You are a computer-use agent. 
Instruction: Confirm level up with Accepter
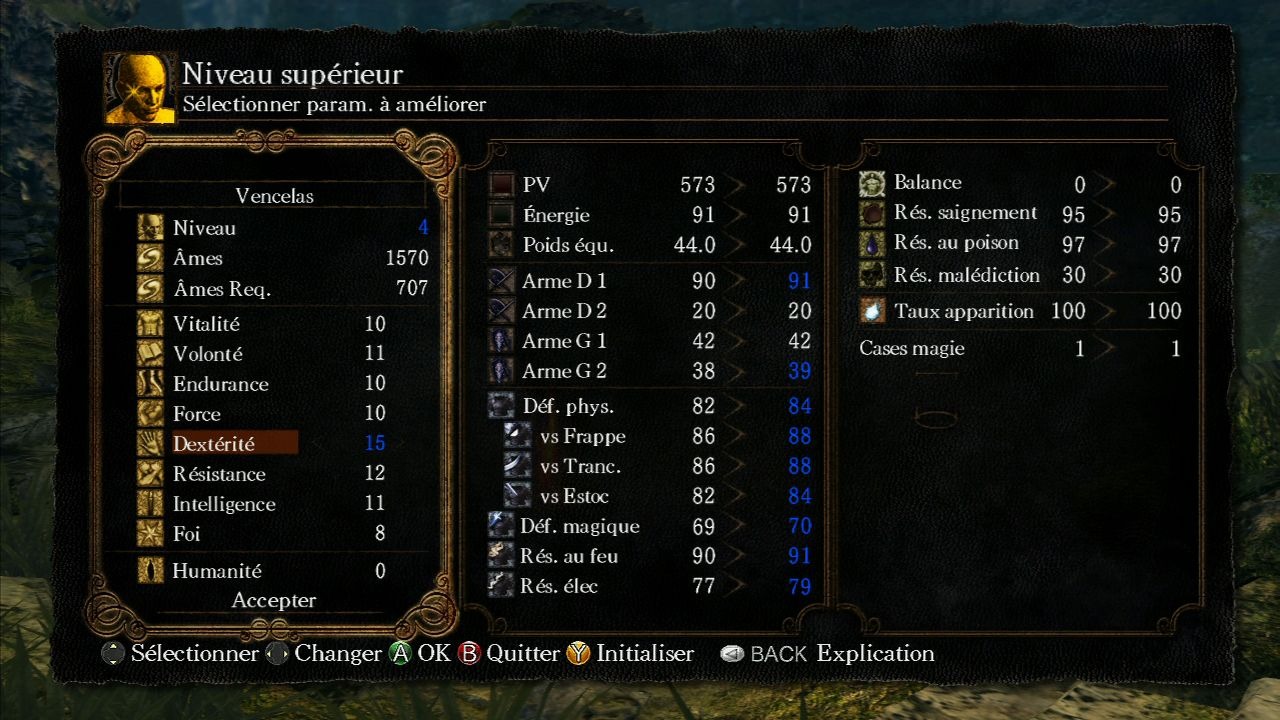pyautogui.click(x=274, y=600)
